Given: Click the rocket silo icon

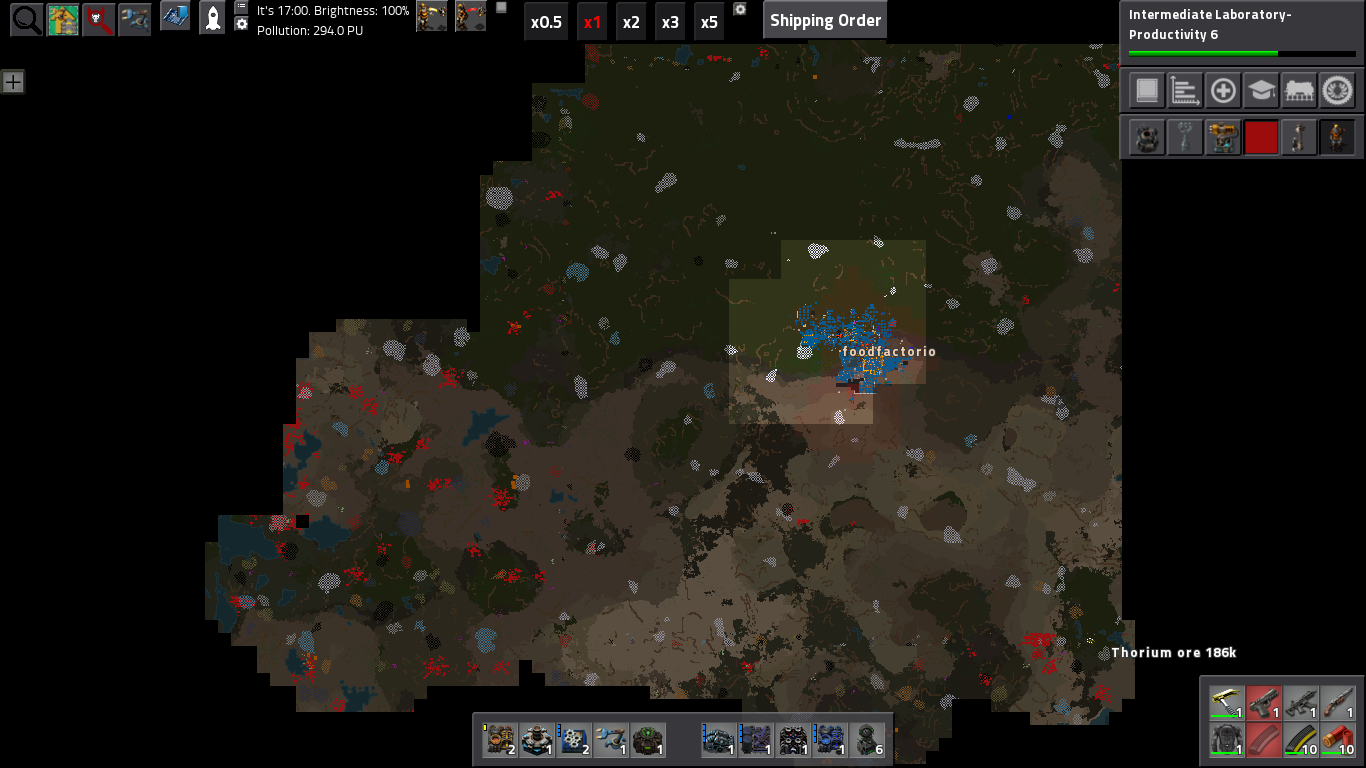Looking at the screenshot, I should pos(212,18).
